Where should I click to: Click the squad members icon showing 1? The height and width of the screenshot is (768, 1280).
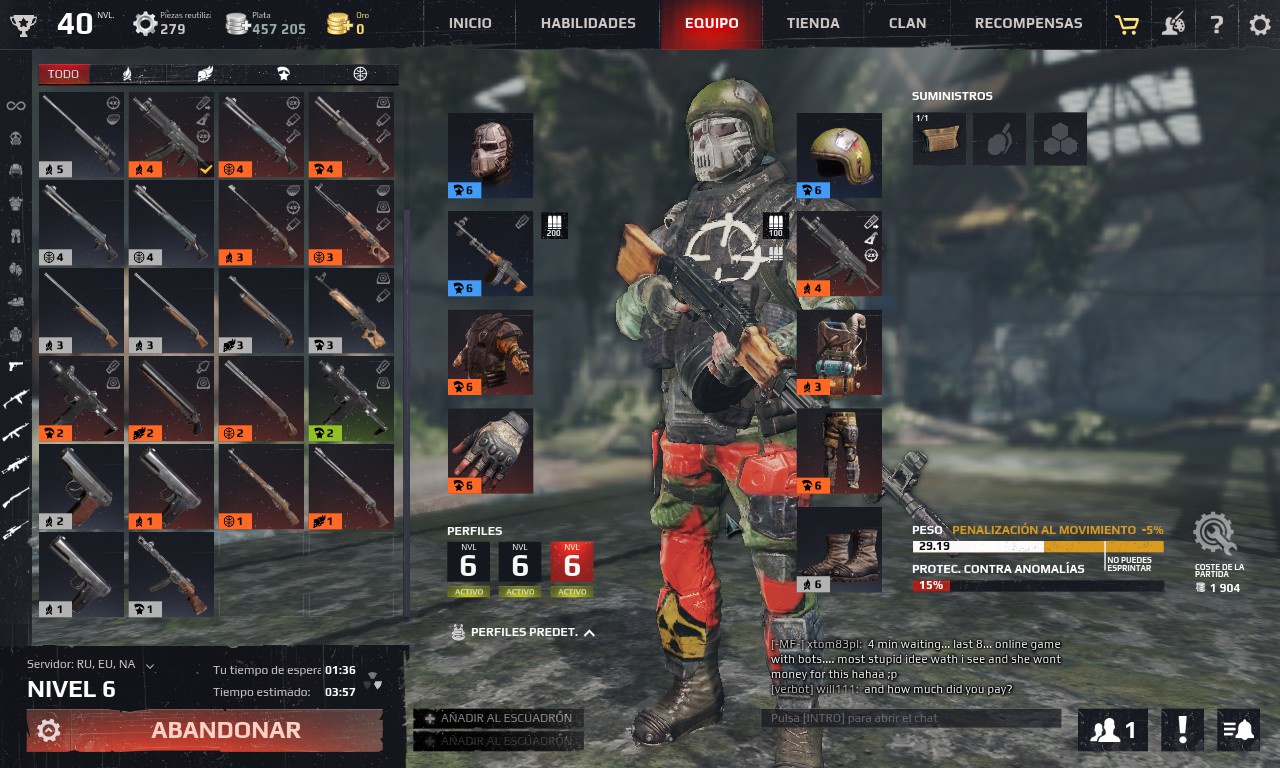[1112, 730]
